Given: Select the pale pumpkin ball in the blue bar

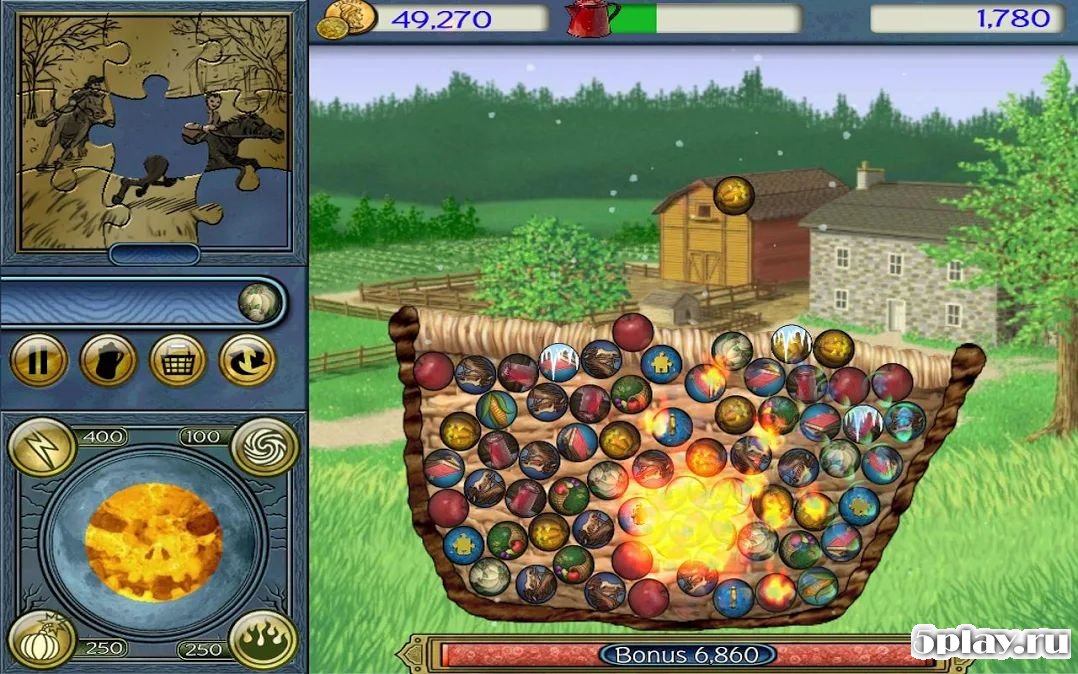Looking at the screenshot, I should coord(259,302).
